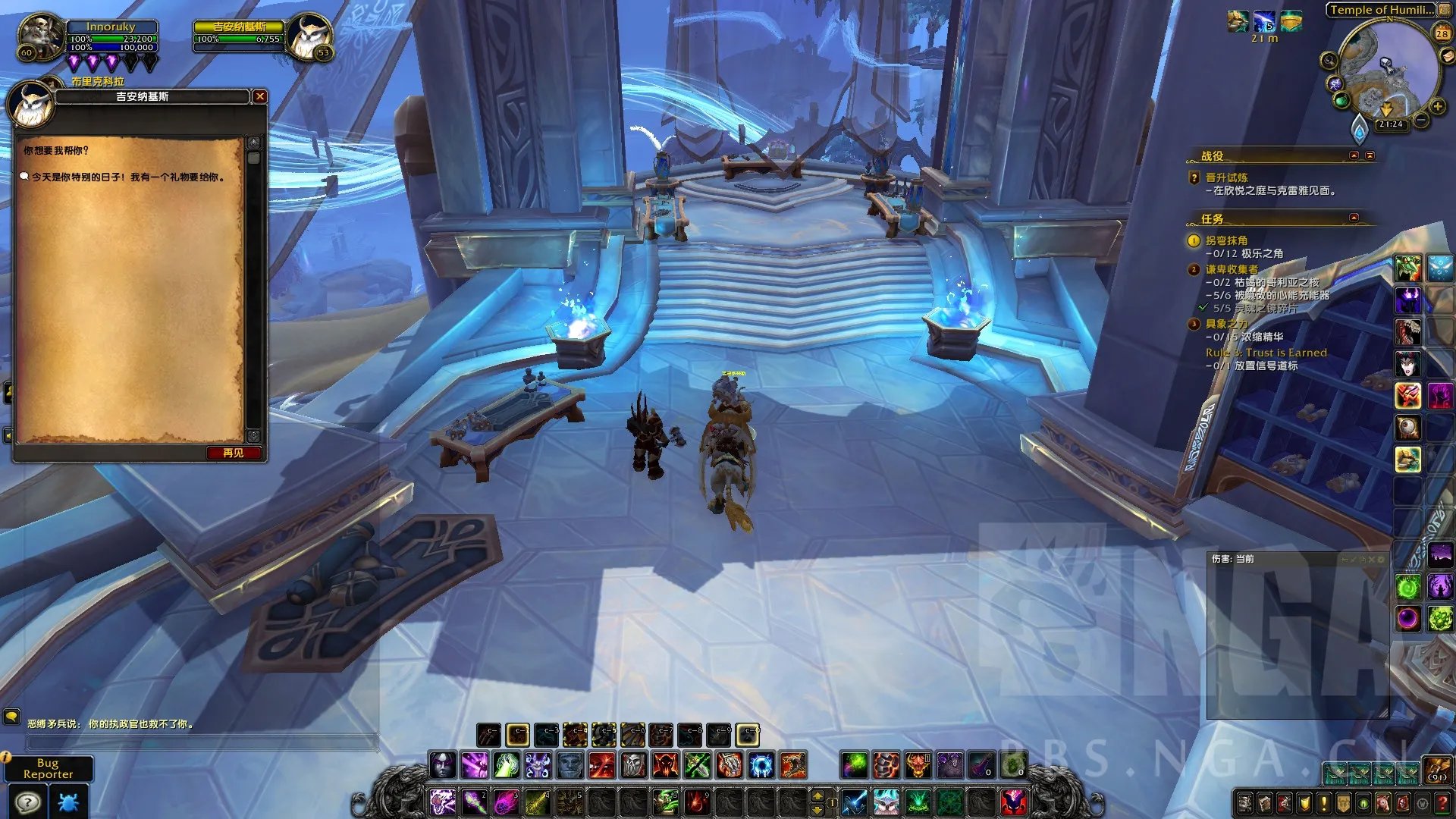Zoom in the minimap with plus button

[x=1438, y=107]
